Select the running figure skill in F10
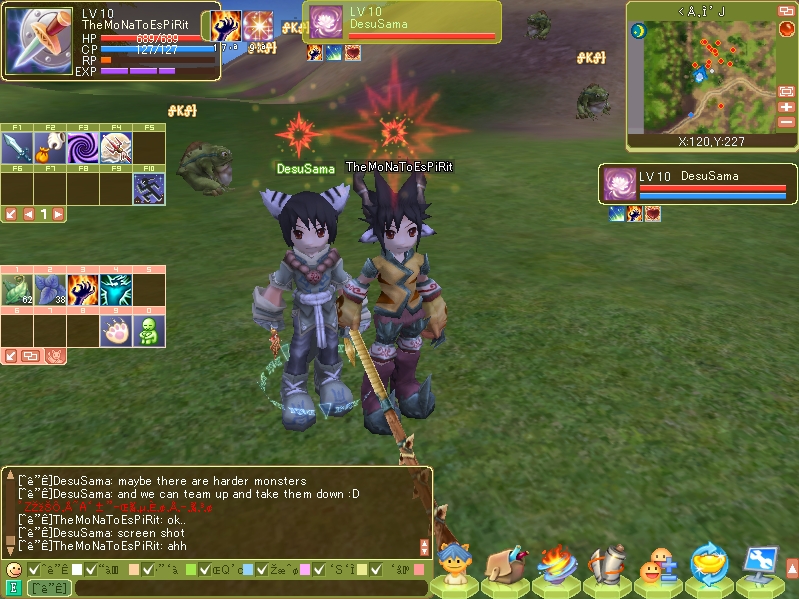The width and height of the screenshot is (799, 599). [x=149, y=188]
